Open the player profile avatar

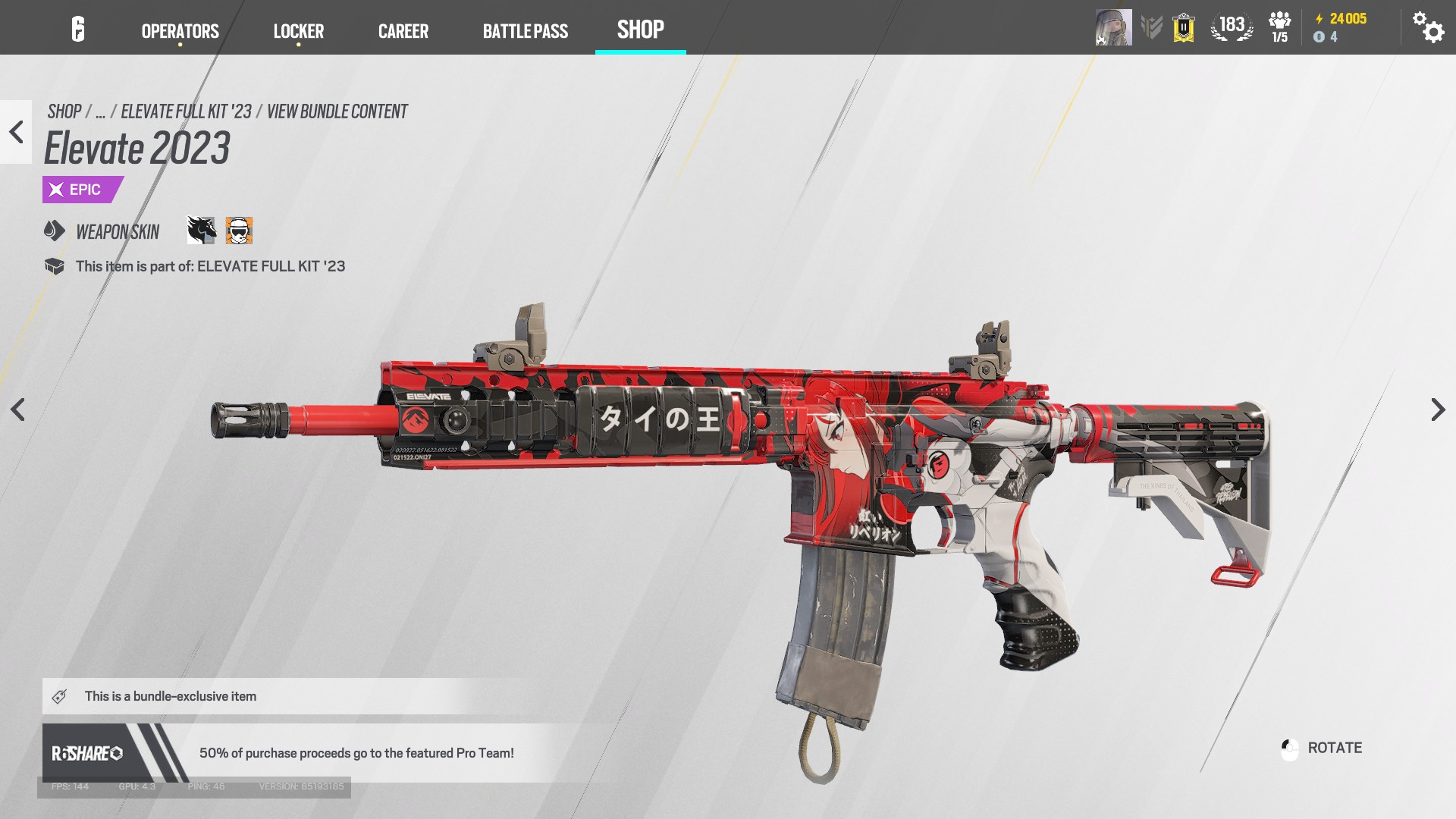coord(1112,27)
